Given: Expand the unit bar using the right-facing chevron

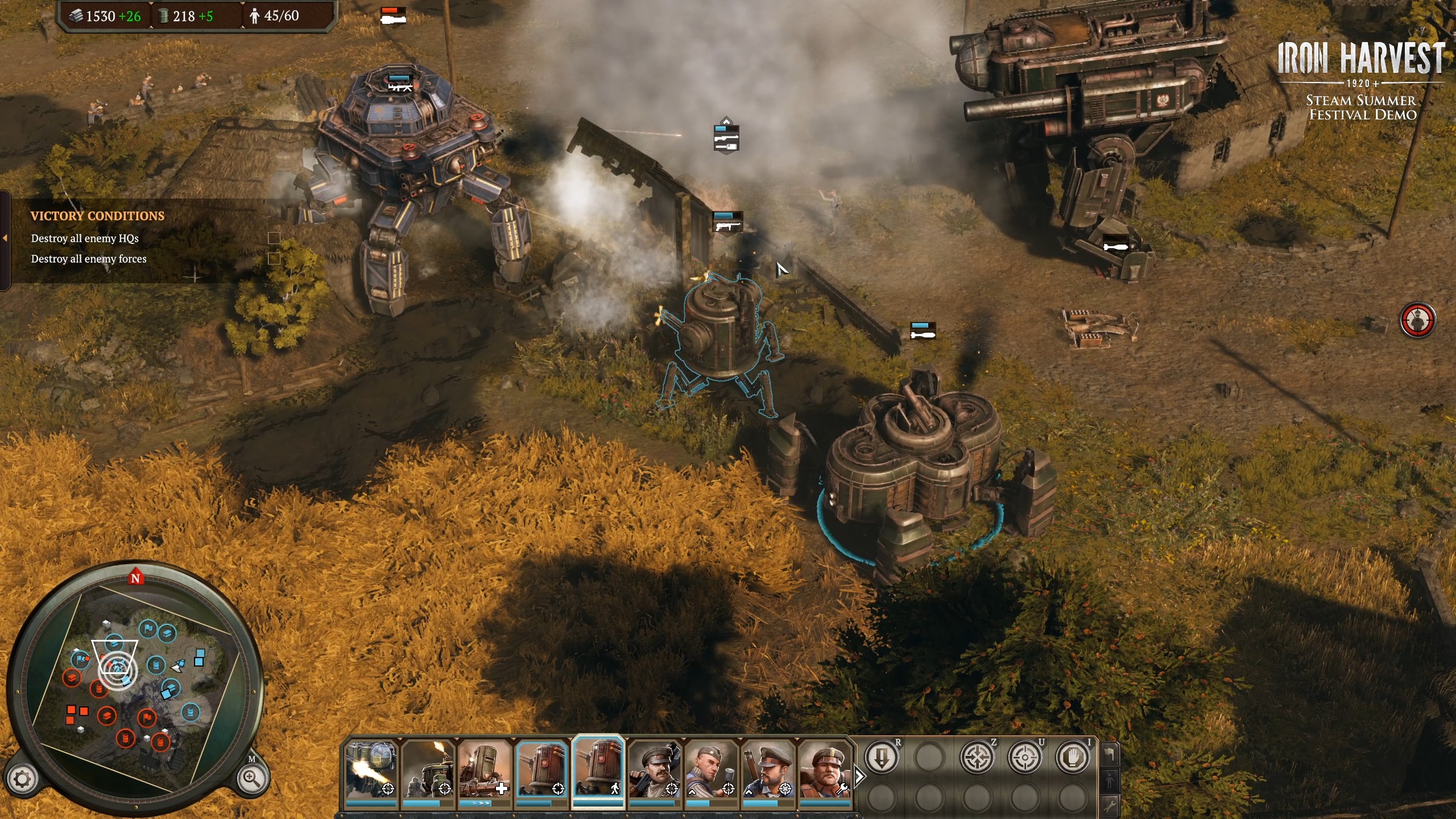Looking at the screenshot, I should click(859, 776).
